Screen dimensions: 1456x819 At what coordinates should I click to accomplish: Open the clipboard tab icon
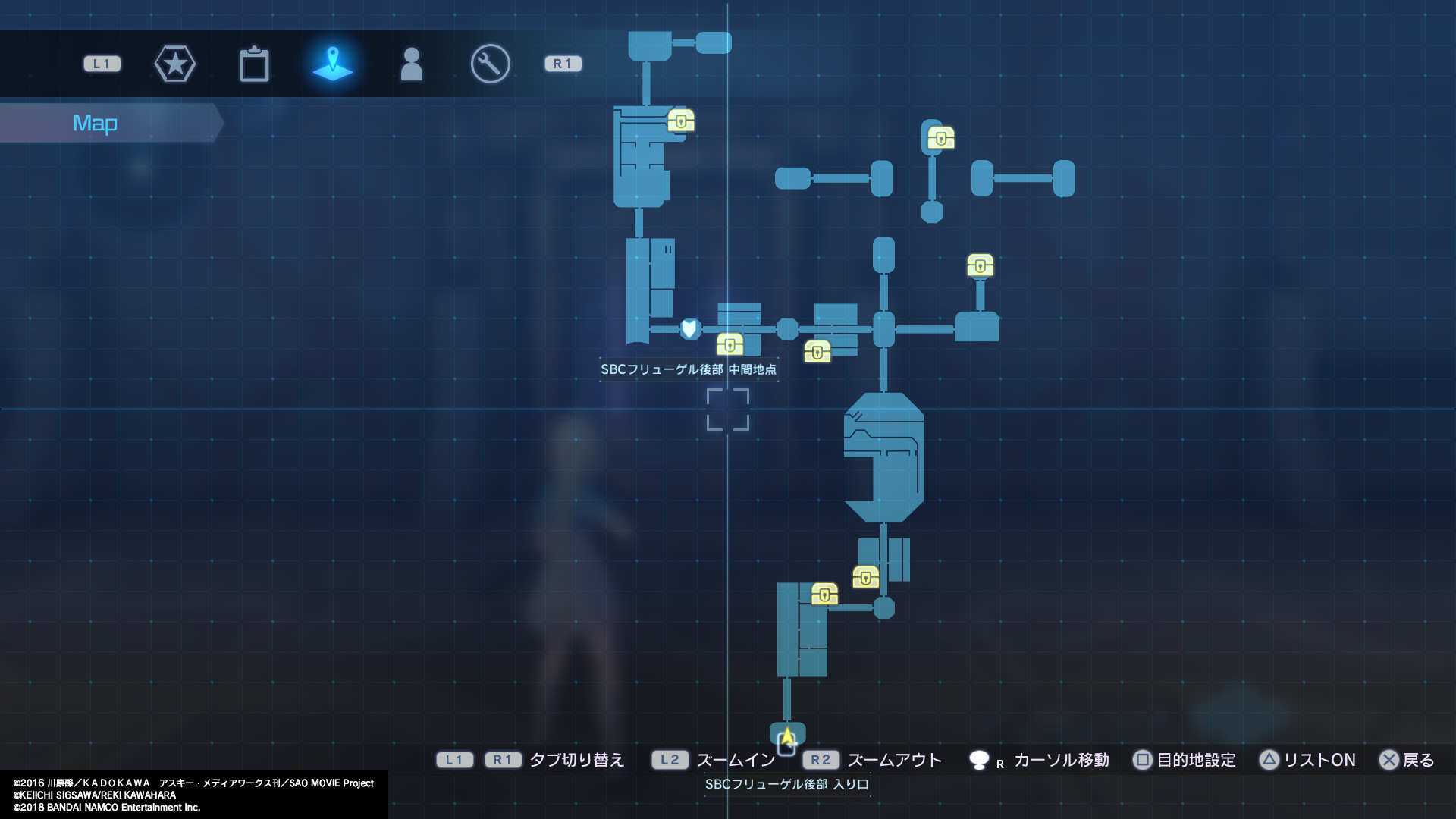(255, 64)
